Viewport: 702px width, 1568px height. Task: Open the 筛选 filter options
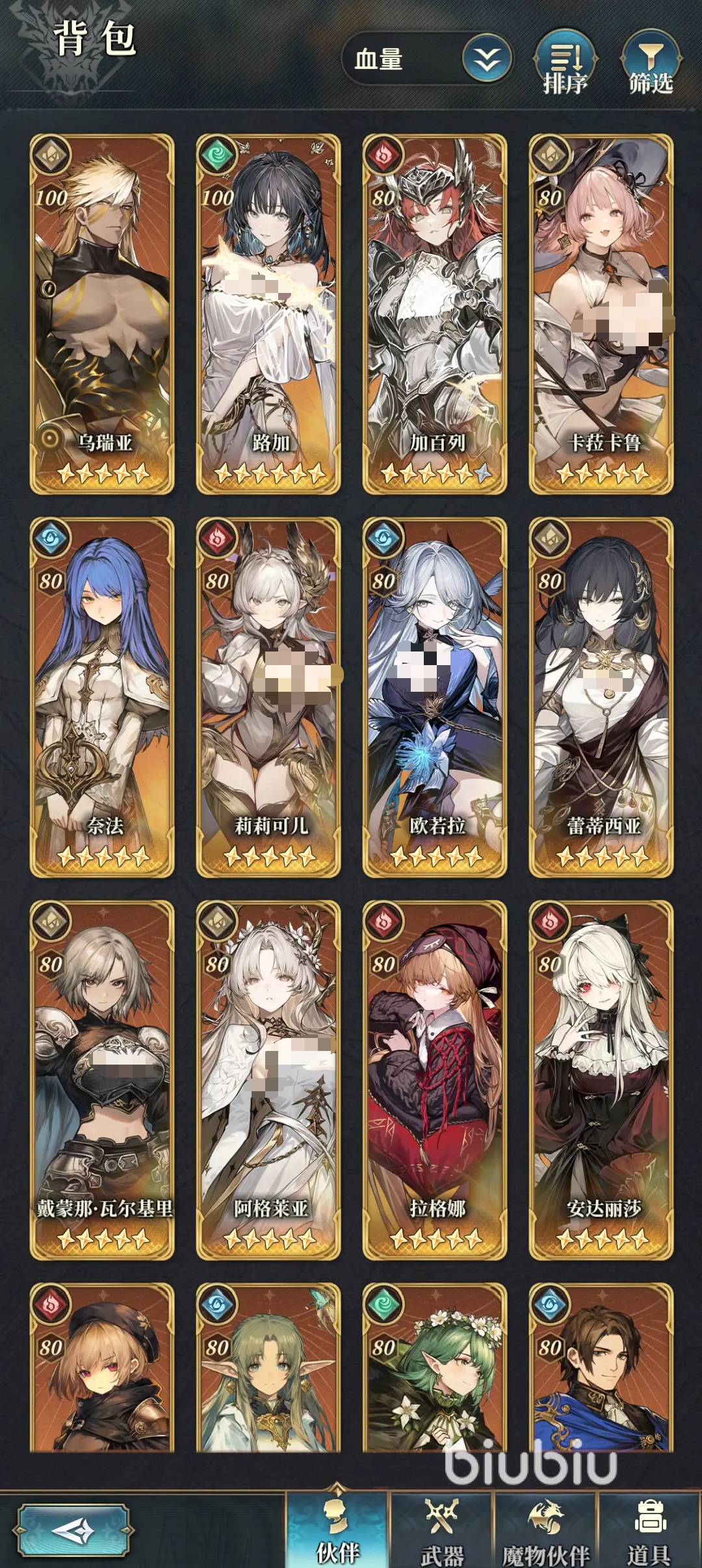point(651,64)
